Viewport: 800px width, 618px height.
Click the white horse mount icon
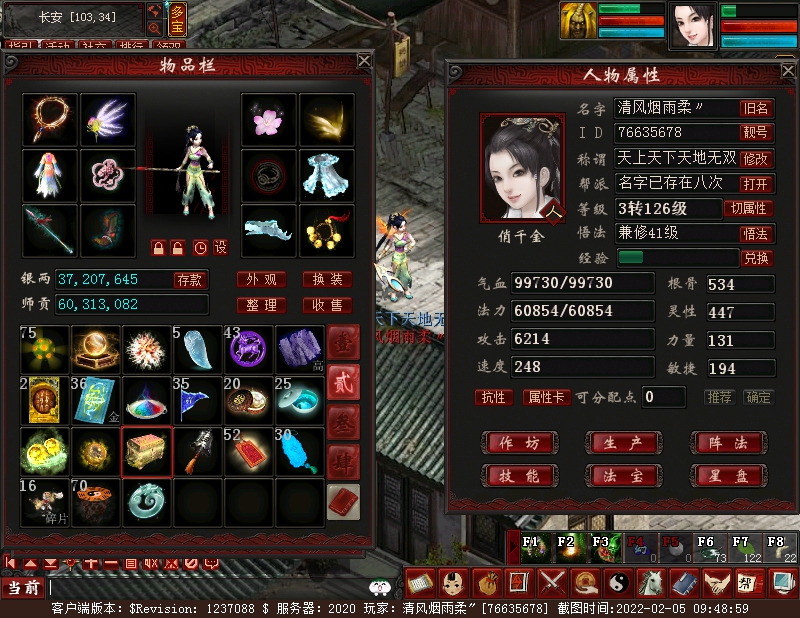[x=652, y=581]
